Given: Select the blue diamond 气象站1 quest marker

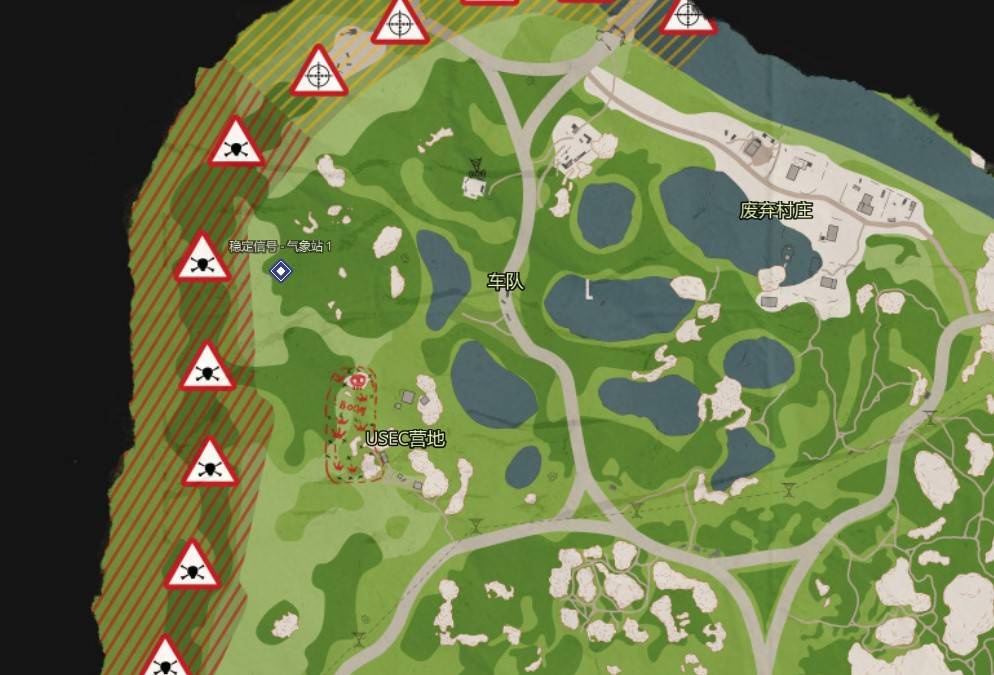Looking at the screenshot, I should pyautogui.click(x=281, y=270).
